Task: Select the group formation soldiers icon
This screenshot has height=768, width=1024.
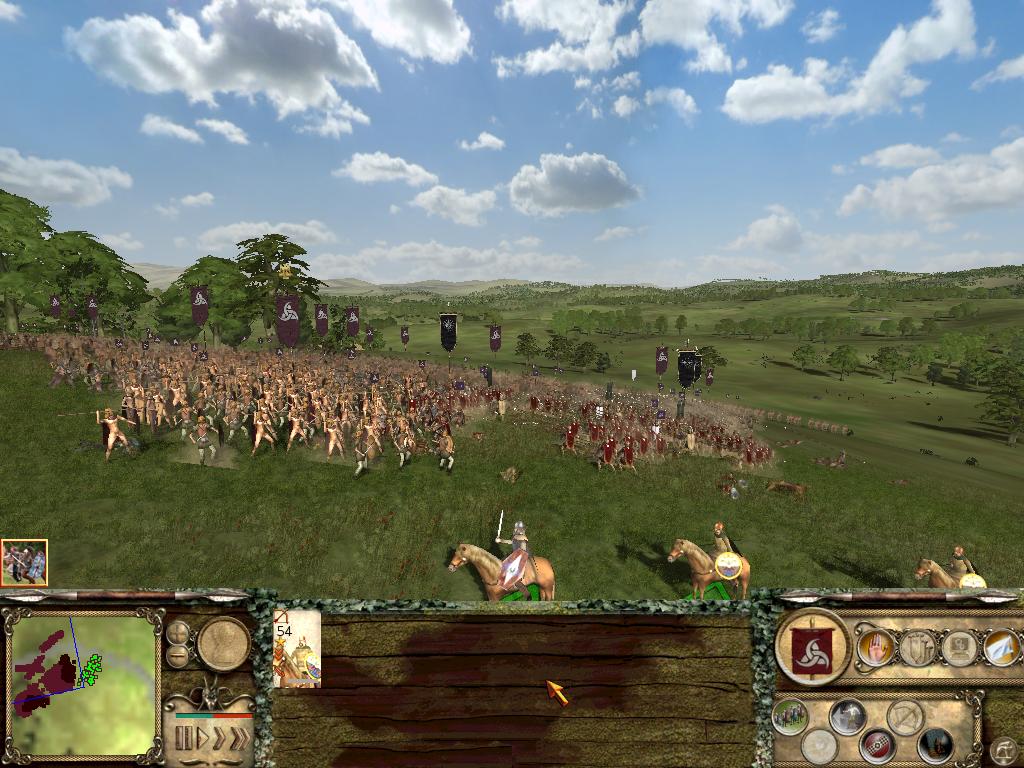Action: click(789, 716)
